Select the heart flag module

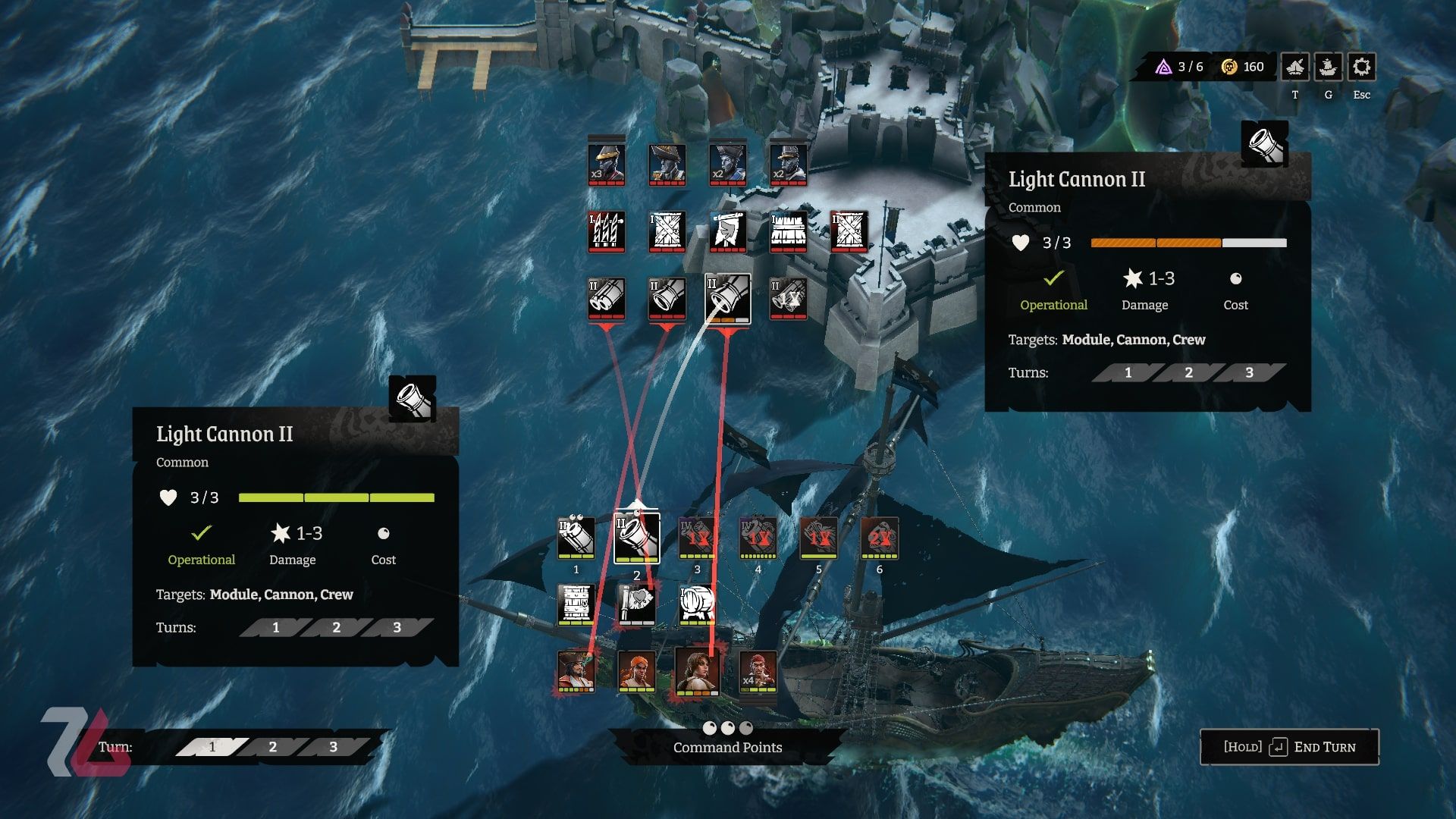pyautogui.click(x=636, y=604)
